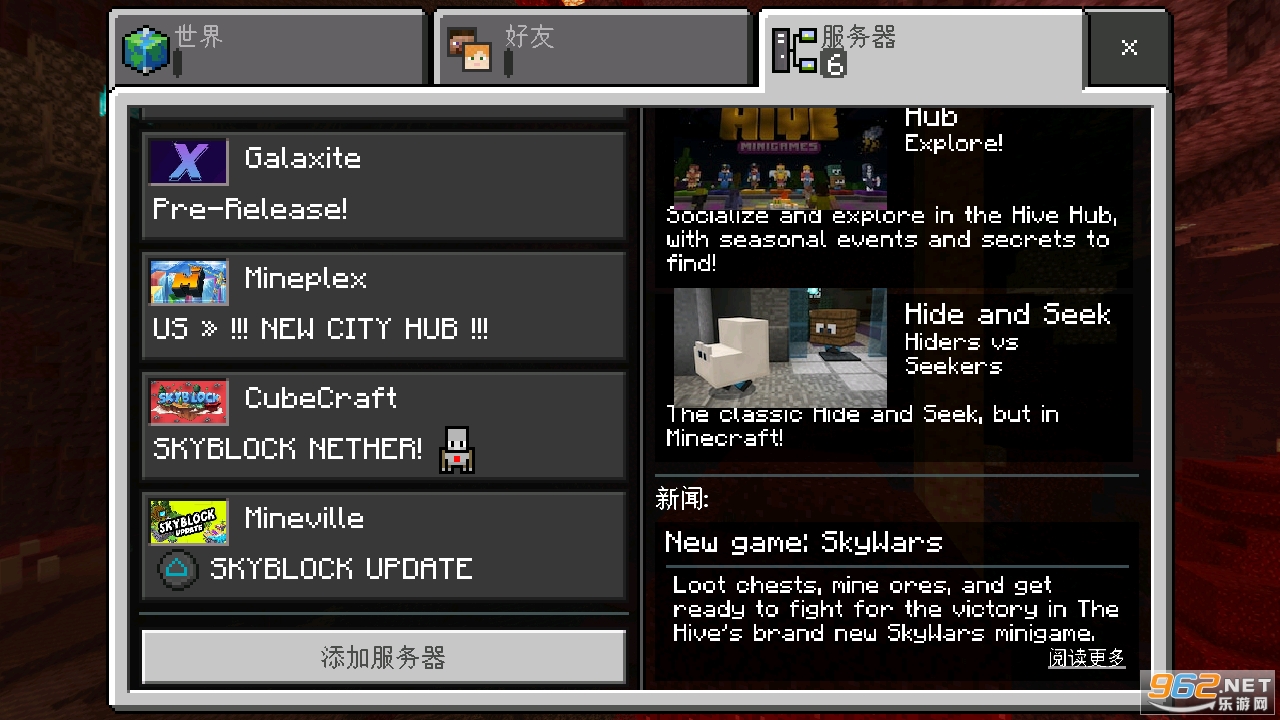Select the Galaxite server icon

coord(189,161)
